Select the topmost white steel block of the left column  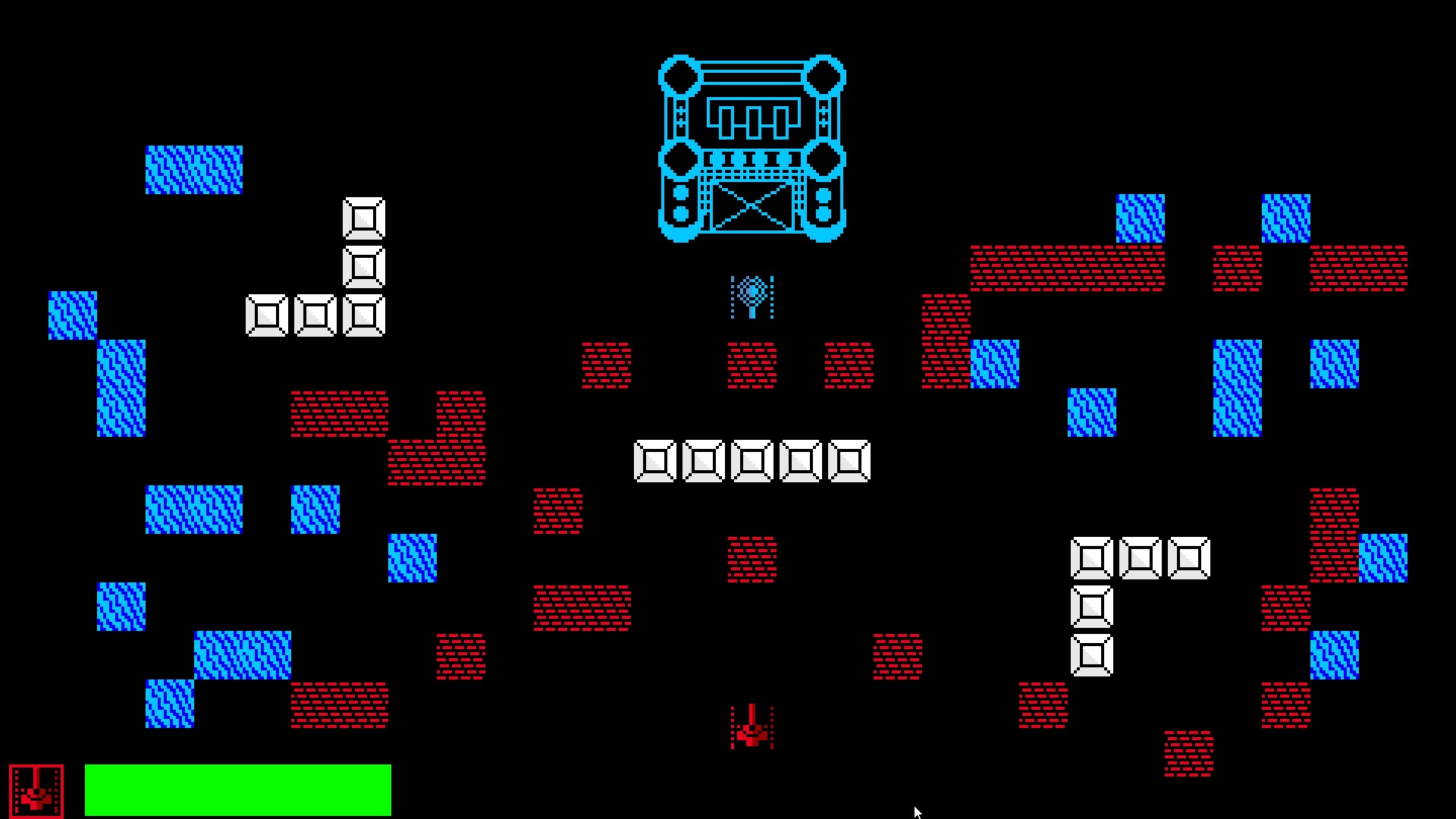364,220
